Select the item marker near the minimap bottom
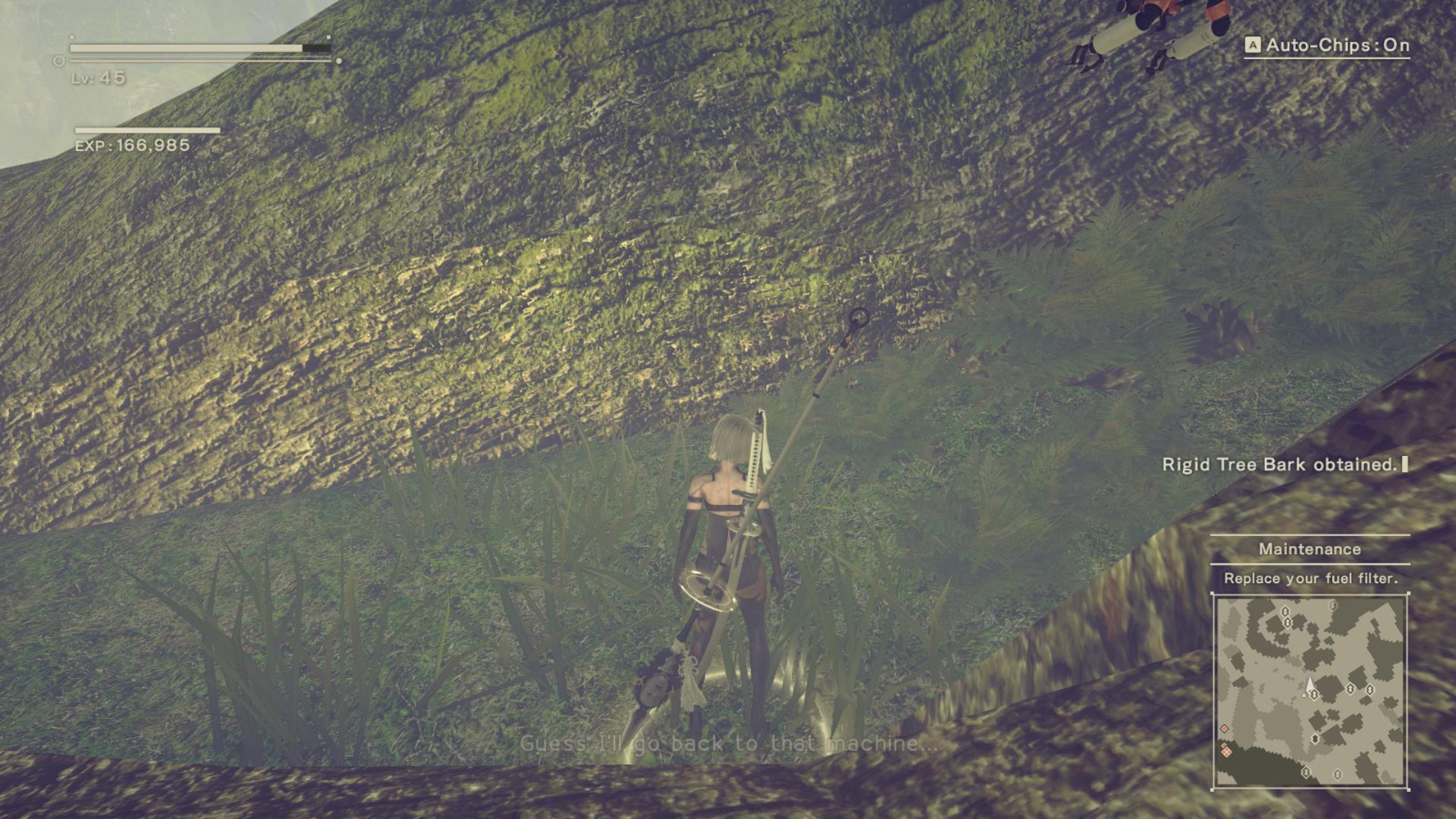Viewport: 1456px width, 819px height. pyautogui.click(x=1306, y=771)
